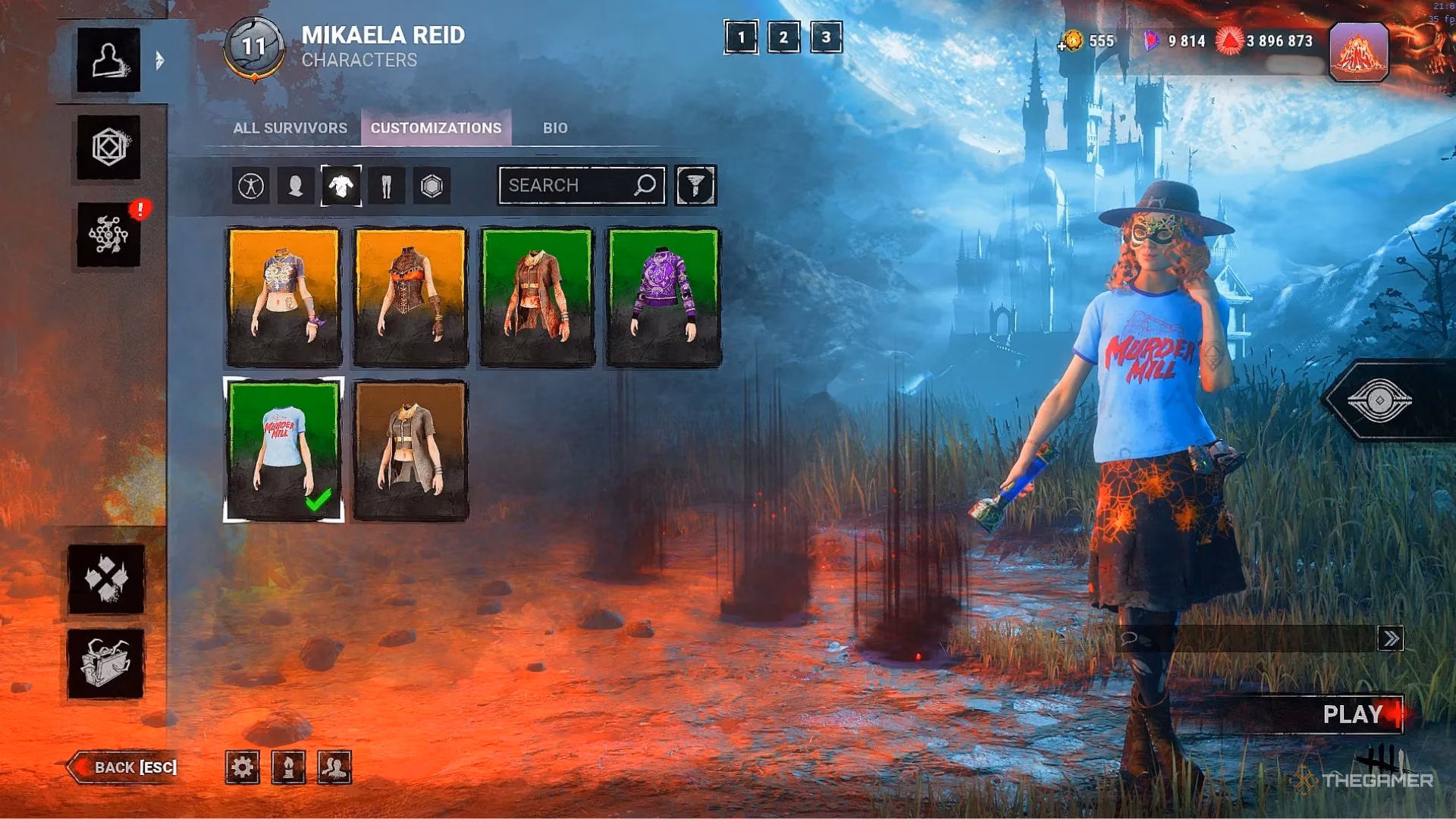Image resolution: width=1456 pixels, height=819 pixels.
Task: Show the legs cosmetics category
Action: tap(387, 186)
